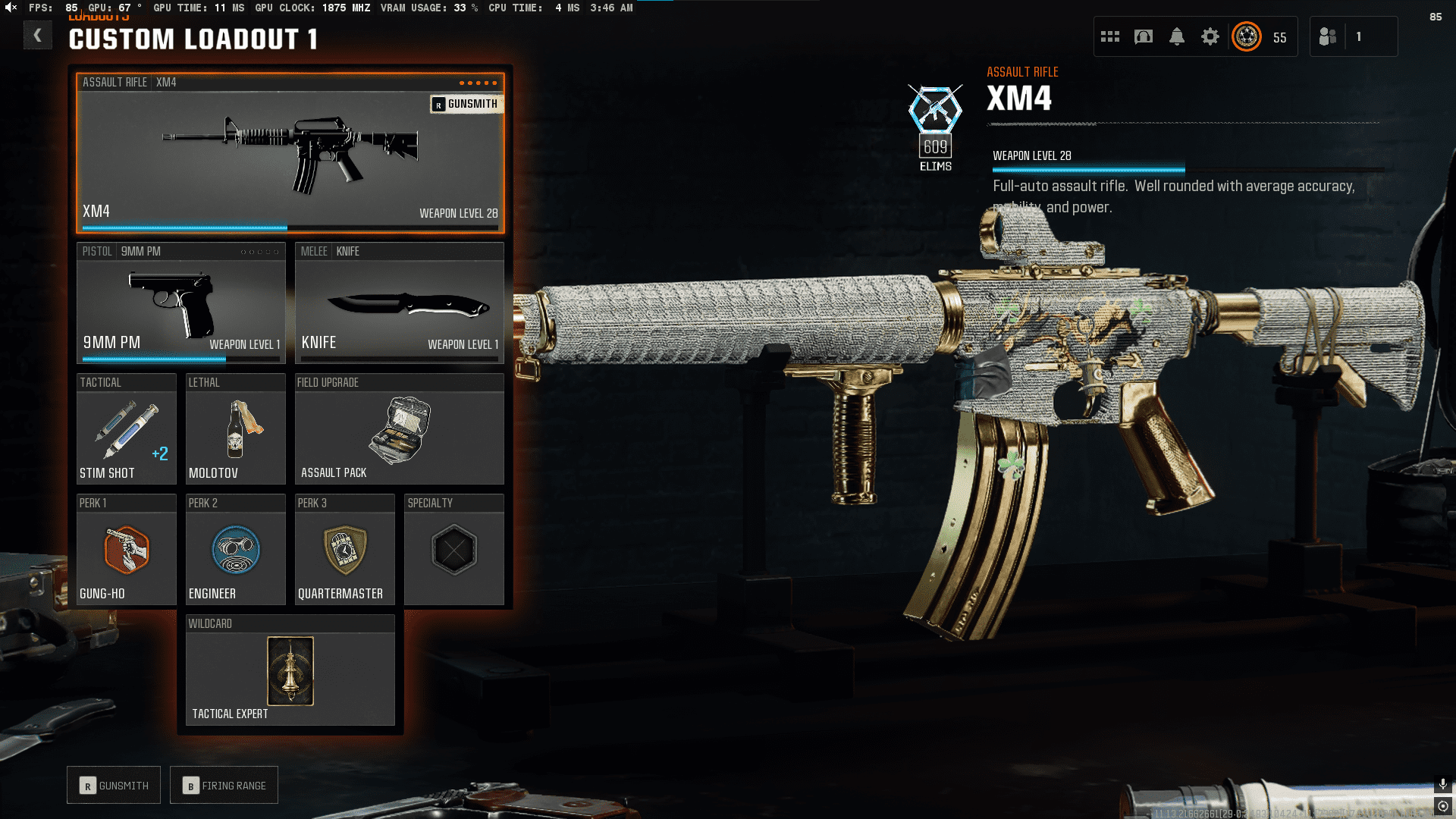Select the Engineer perk icon
Viewport: 1456px width, 819px height.
(235, 551)
